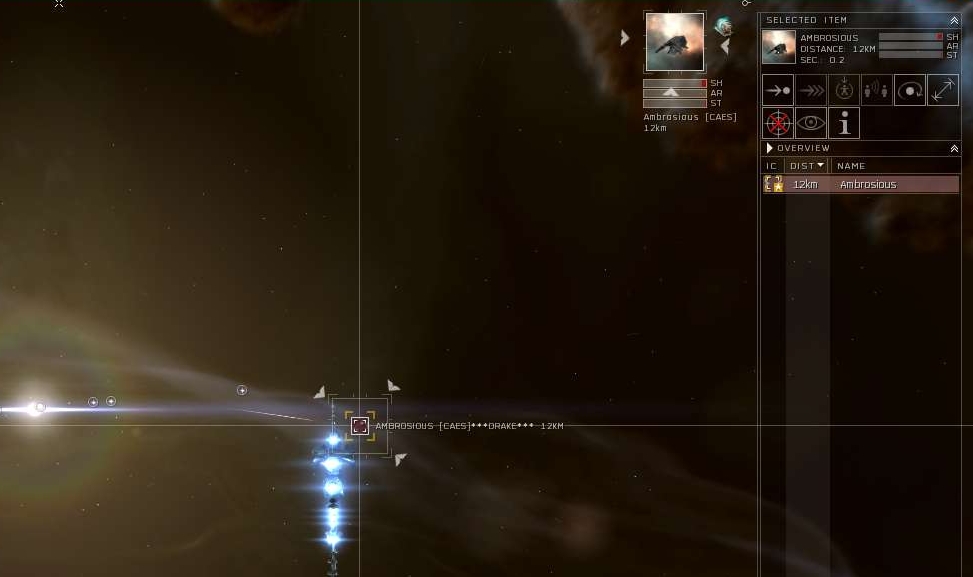Unlock target with the red crosshair icon

coord(778,123)
